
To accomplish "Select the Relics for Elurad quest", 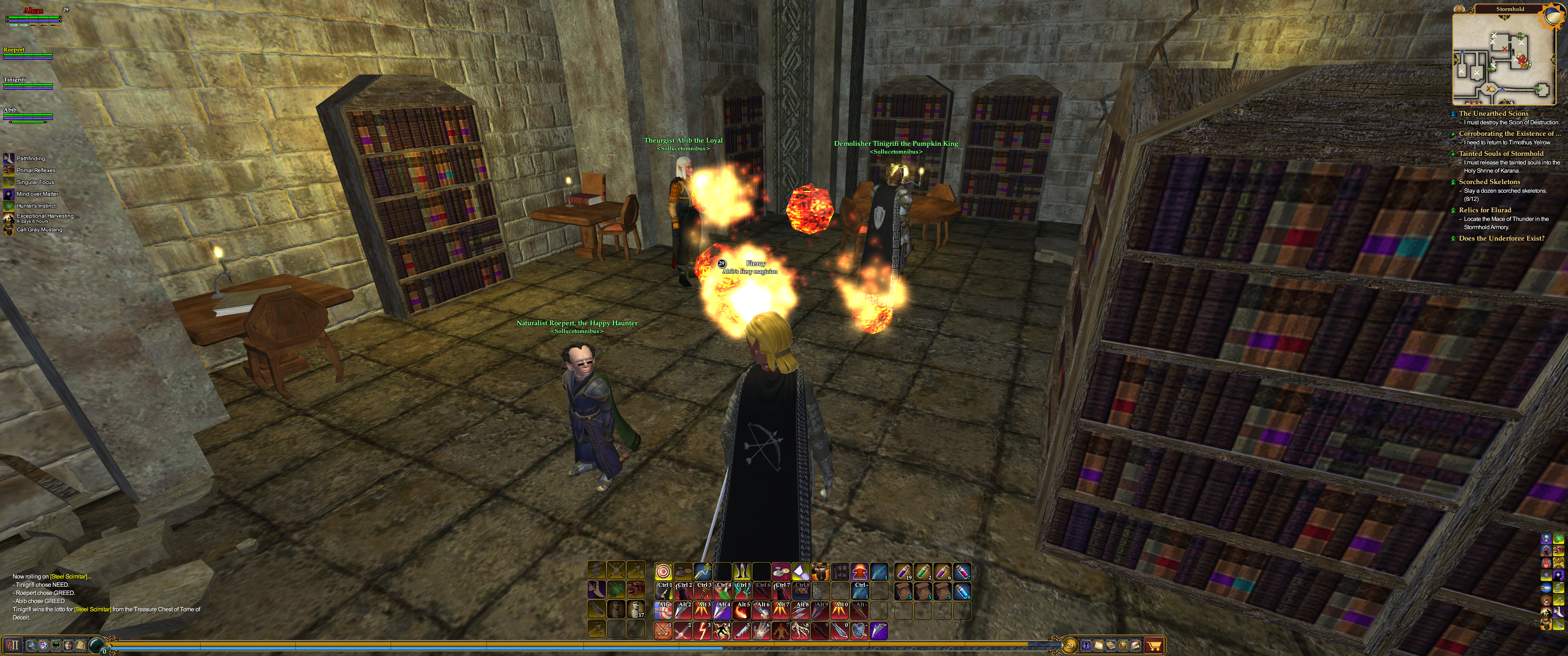I will (x=1485, y=210).
